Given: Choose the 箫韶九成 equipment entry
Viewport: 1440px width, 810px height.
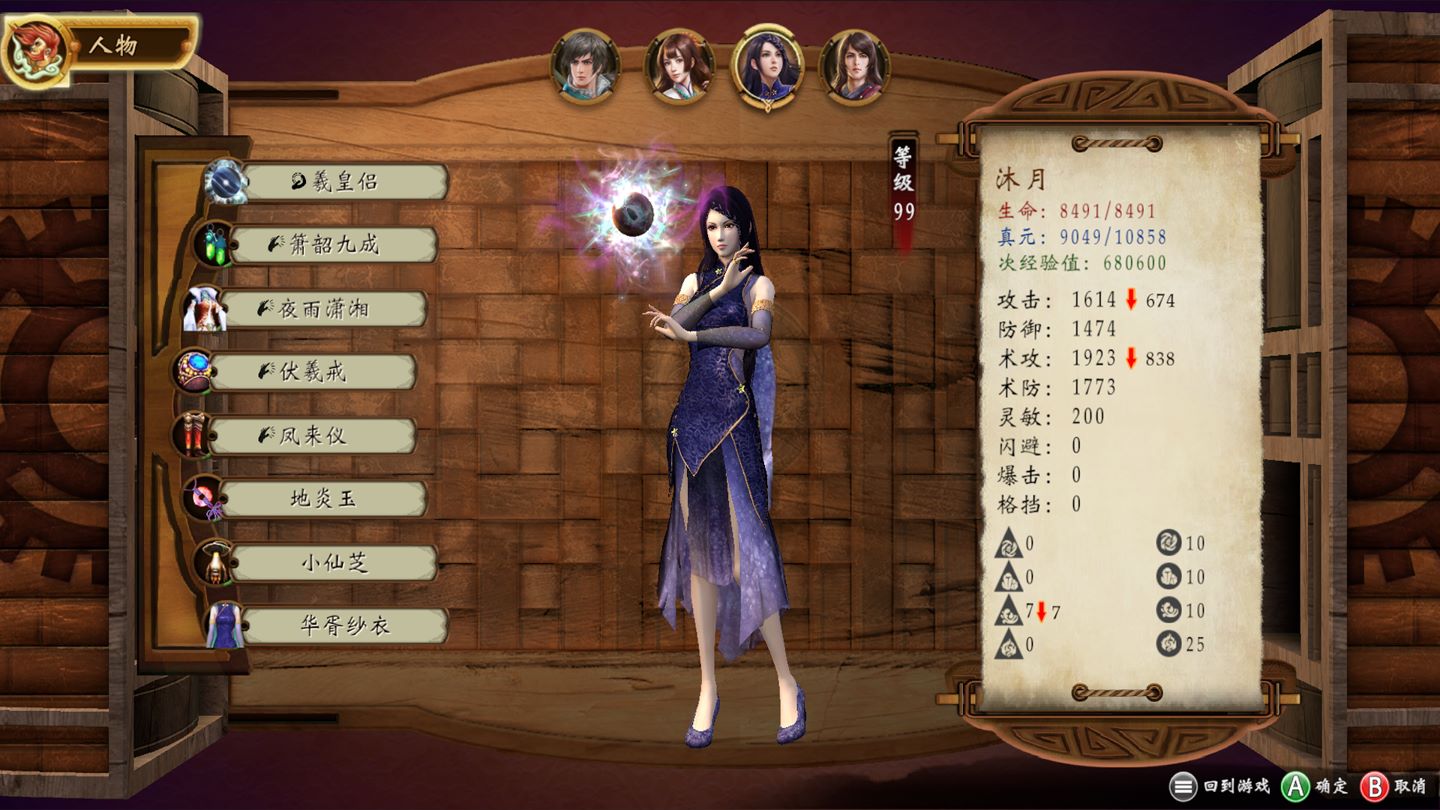Looking at the screenshot, I should point(334,245).
